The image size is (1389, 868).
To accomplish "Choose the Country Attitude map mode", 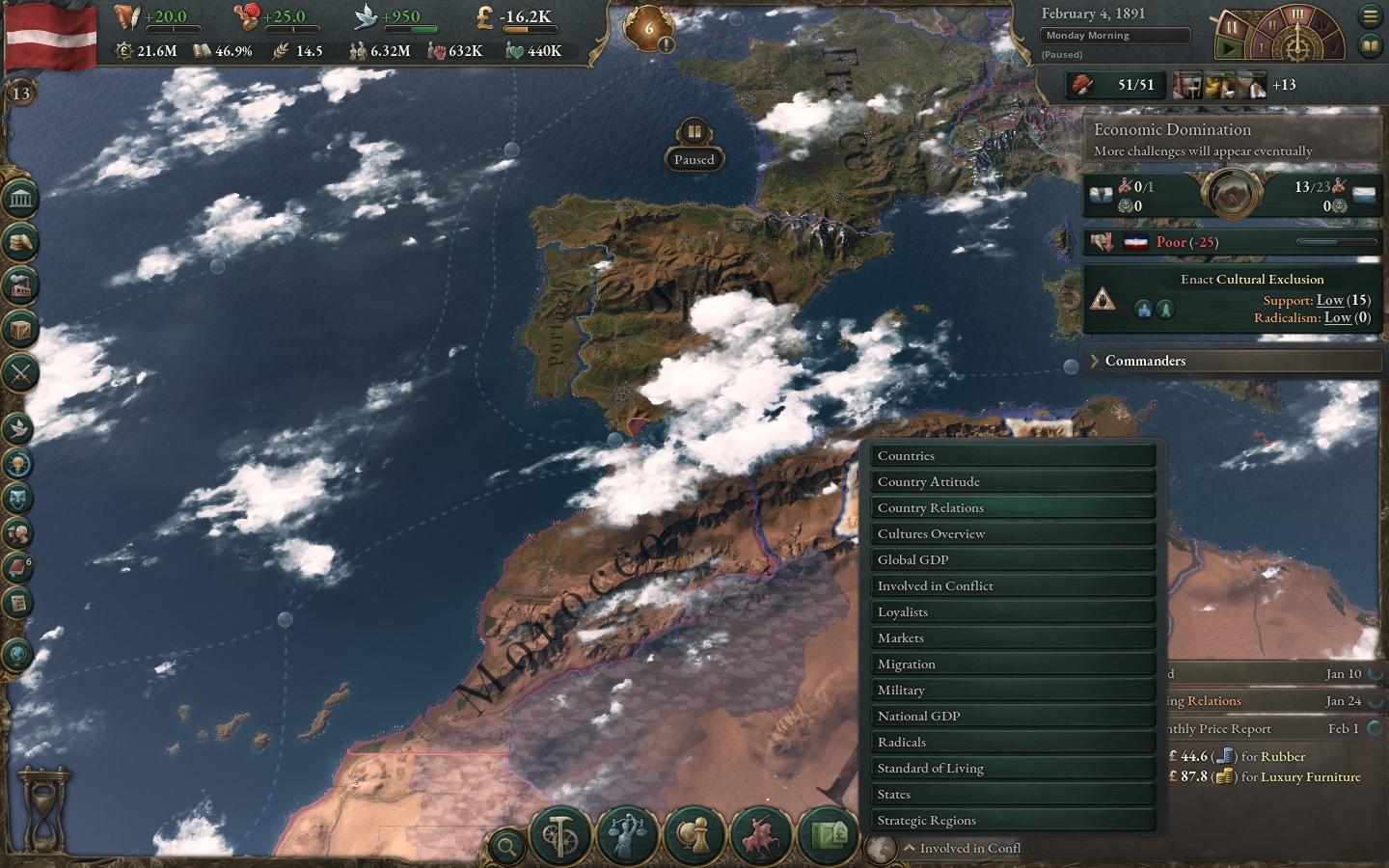I will coord(1013,482).
